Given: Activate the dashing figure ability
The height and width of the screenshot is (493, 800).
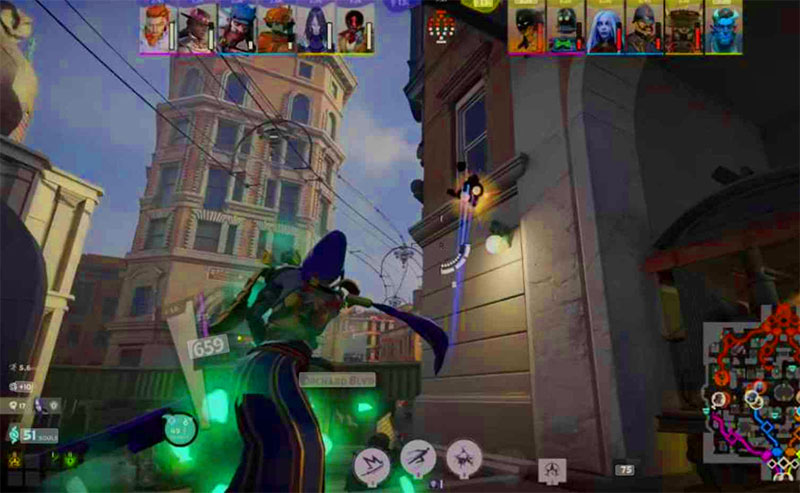Looking at the screenshot, I should click(x=418, y=458).
